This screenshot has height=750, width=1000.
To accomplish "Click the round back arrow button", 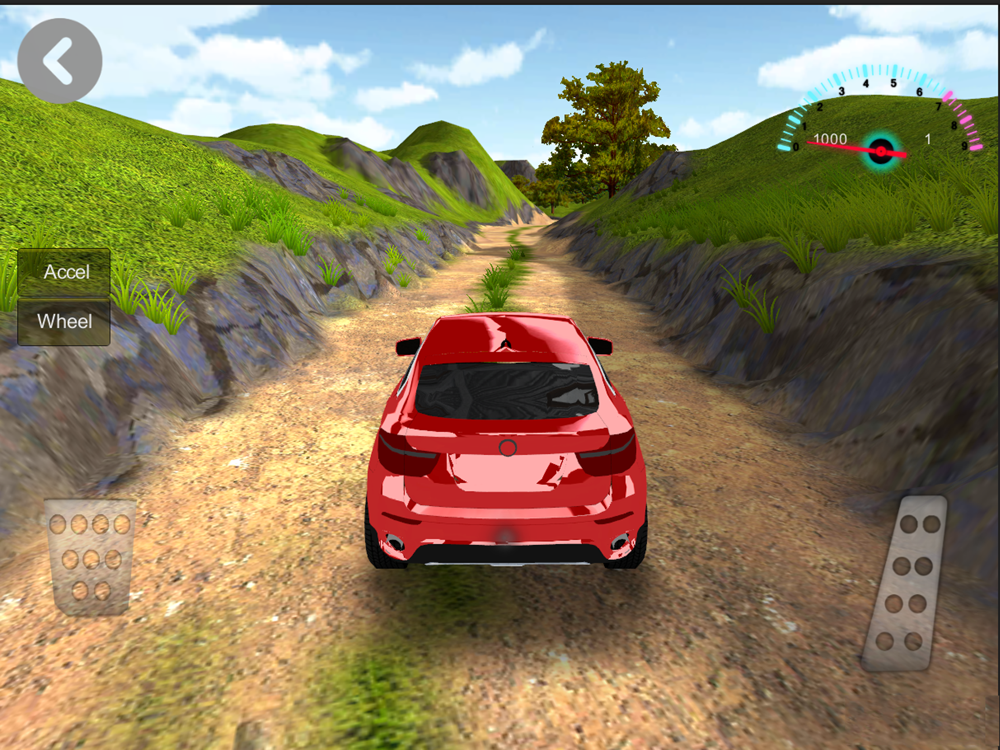I will [60, 61].
